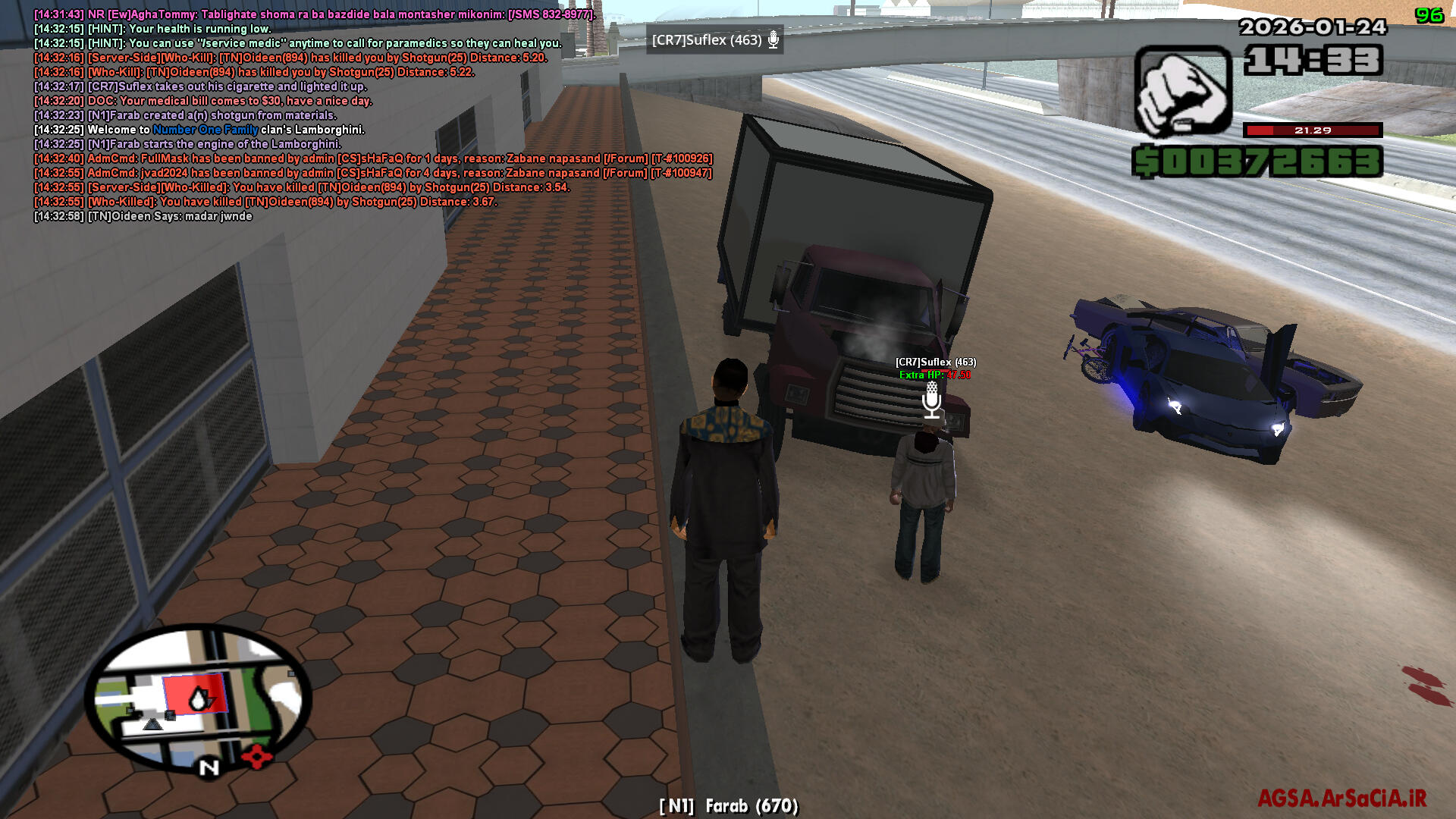Click the north N marker on minimap
The height and width of the screenshot is (819, 1456).
pos(209,767)
